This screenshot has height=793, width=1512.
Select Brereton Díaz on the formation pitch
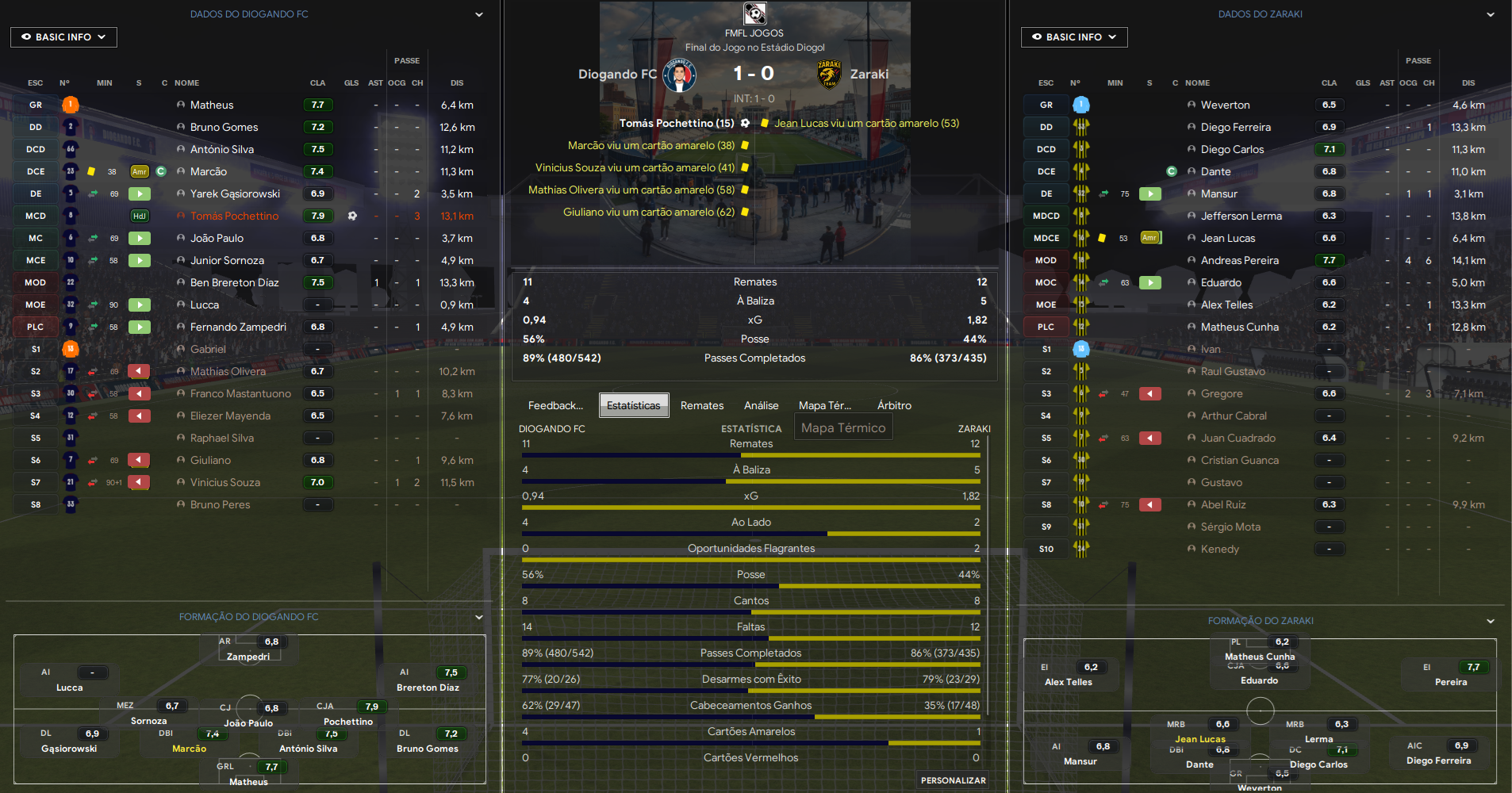coord(428,688)
